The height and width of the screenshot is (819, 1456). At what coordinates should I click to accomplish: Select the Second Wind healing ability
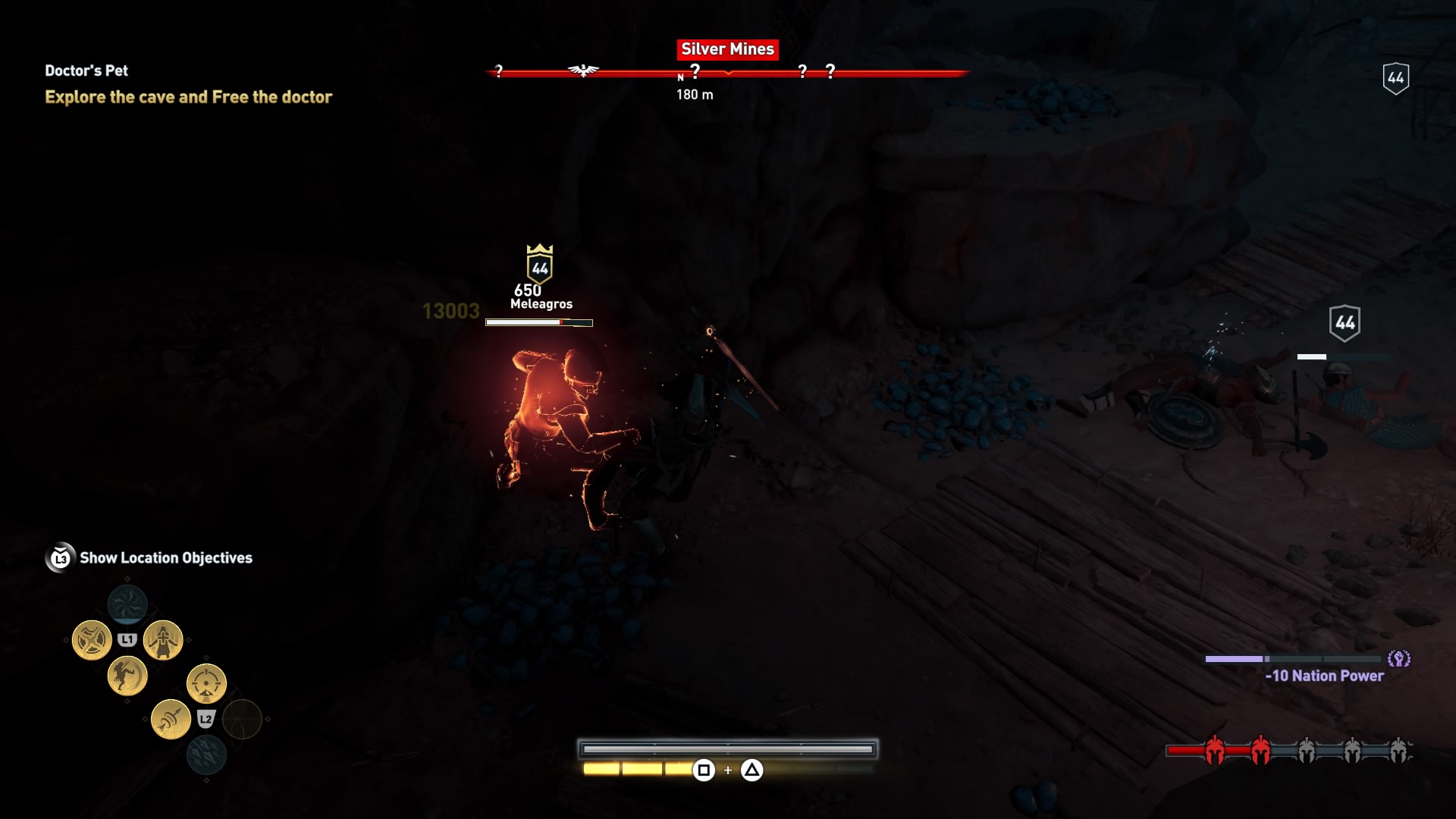164,639
